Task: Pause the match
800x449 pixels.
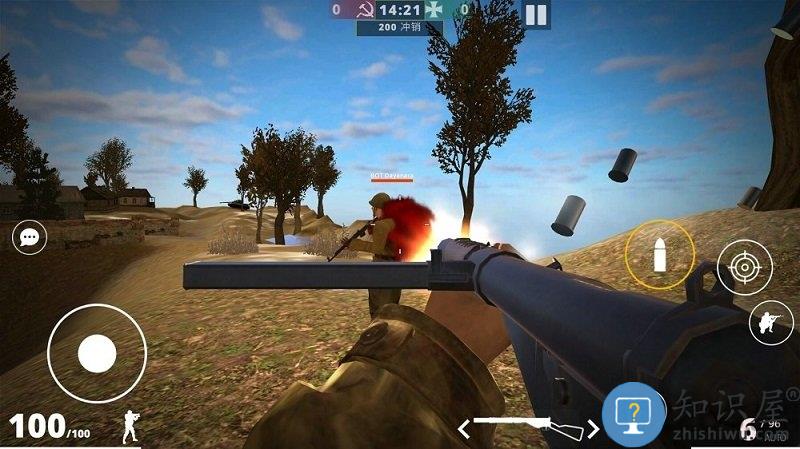Action: [536, 14]
